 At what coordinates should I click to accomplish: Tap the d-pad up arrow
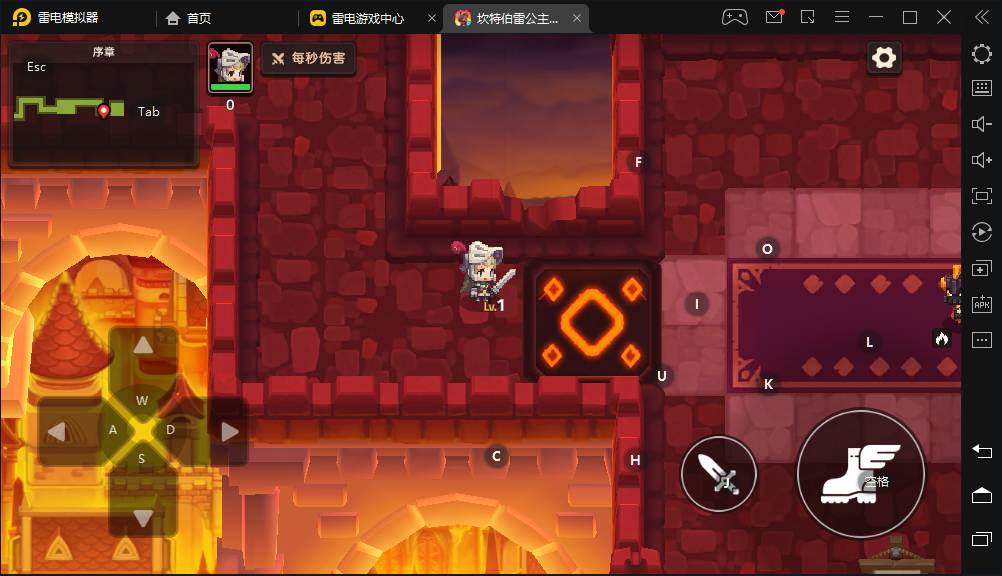pos(143,346)
